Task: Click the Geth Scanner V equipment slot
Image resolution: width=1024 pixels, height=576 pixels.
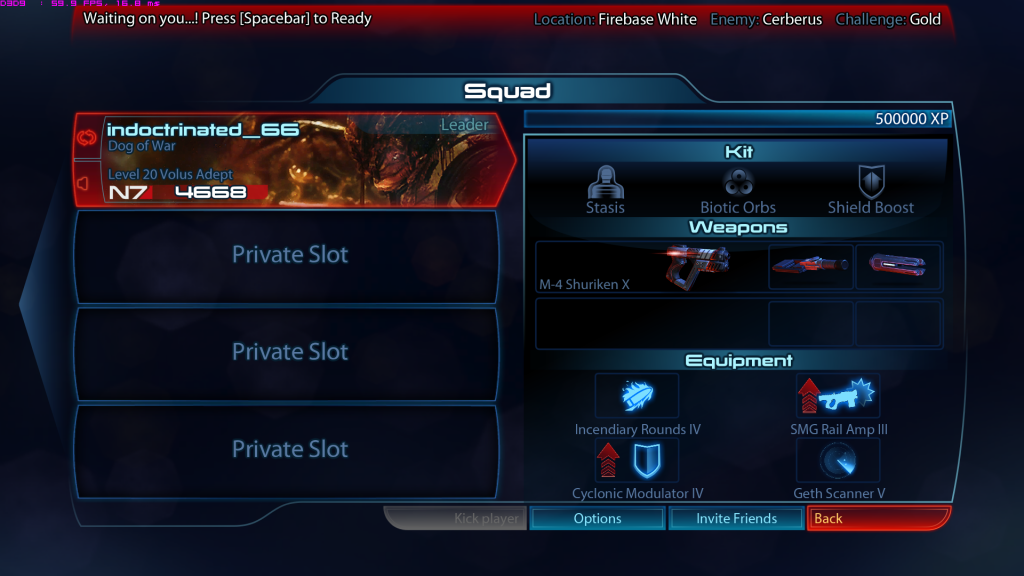Action: click(x=838, y=460)
